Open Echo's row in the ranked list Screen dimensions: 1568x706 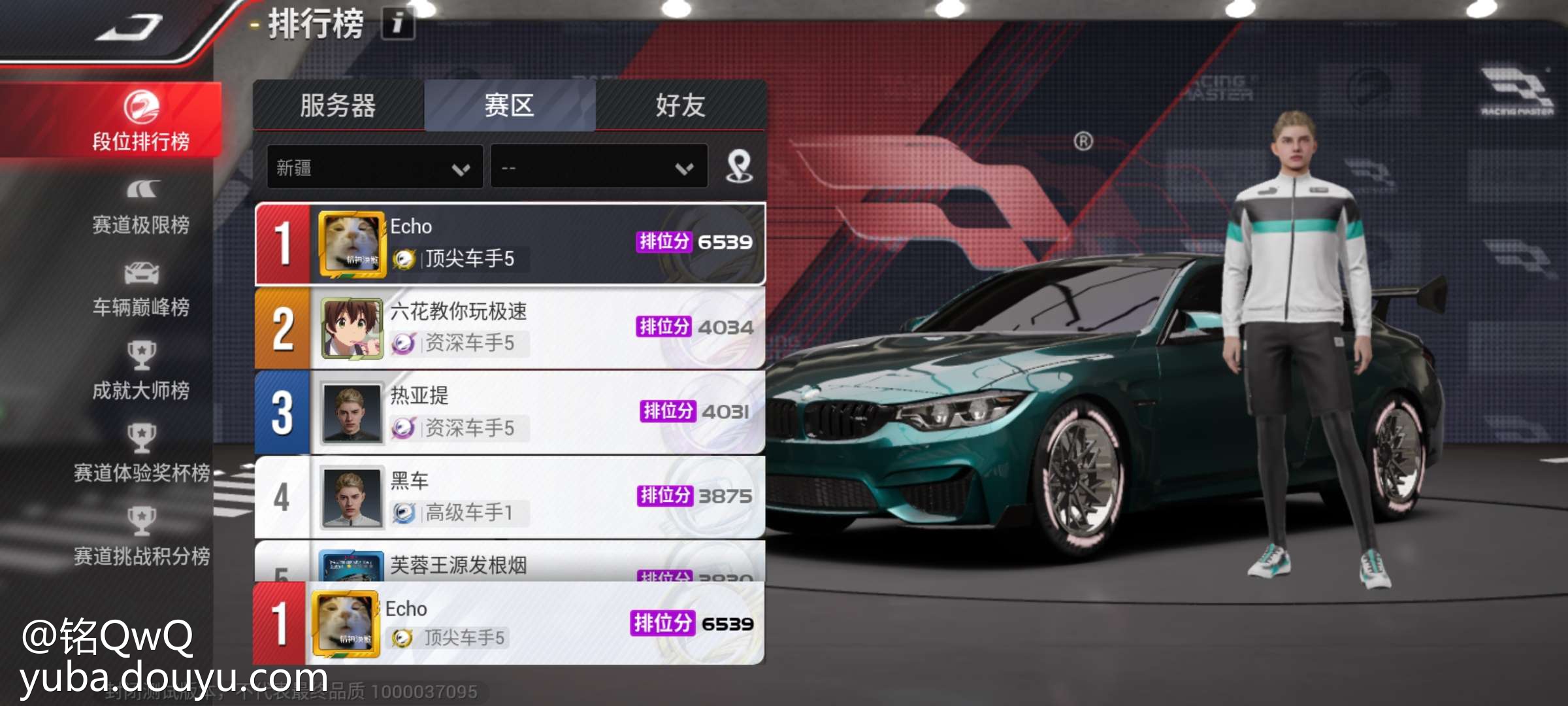(x=510, y=243)
